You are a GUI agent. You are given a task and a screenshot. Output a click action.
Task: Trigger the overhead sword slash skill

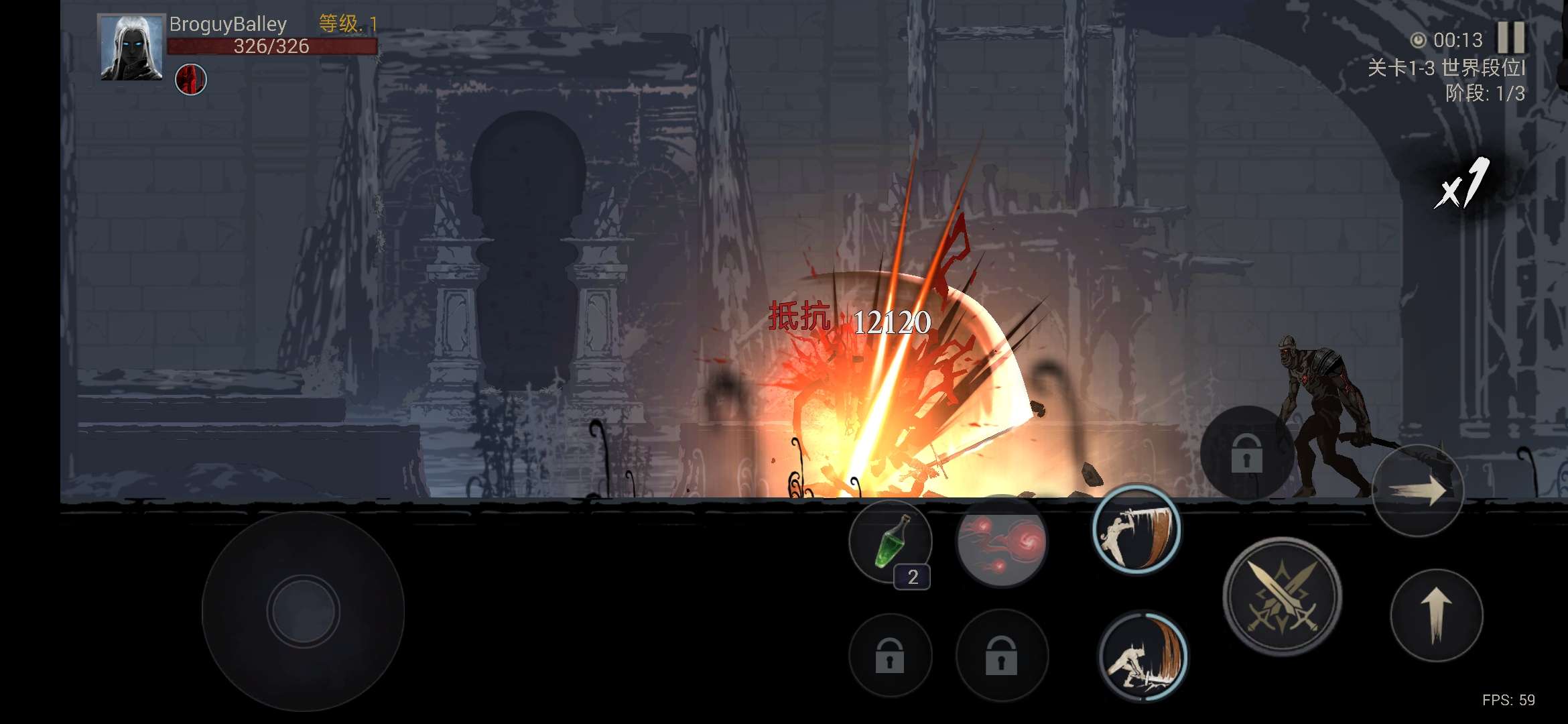point(1136,530)
